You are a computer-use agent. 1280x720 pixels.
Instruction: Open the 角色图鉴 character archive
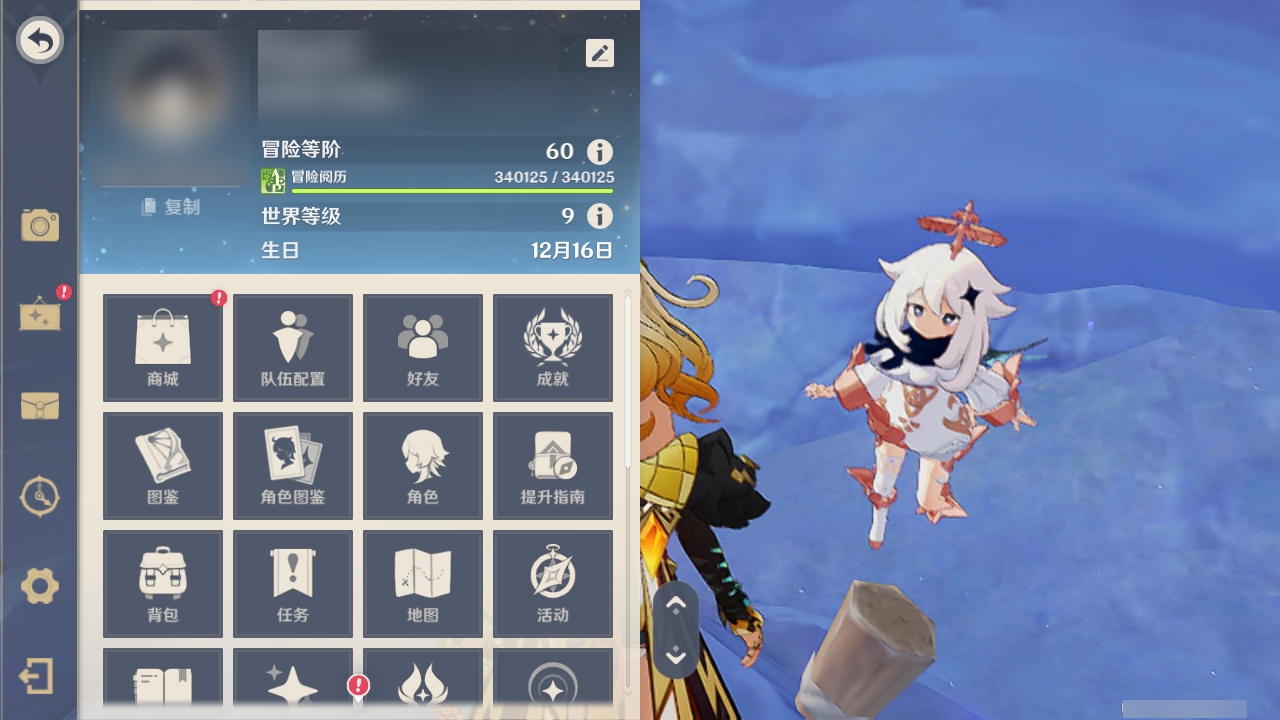pyautogui.click(x=293, y=465)
